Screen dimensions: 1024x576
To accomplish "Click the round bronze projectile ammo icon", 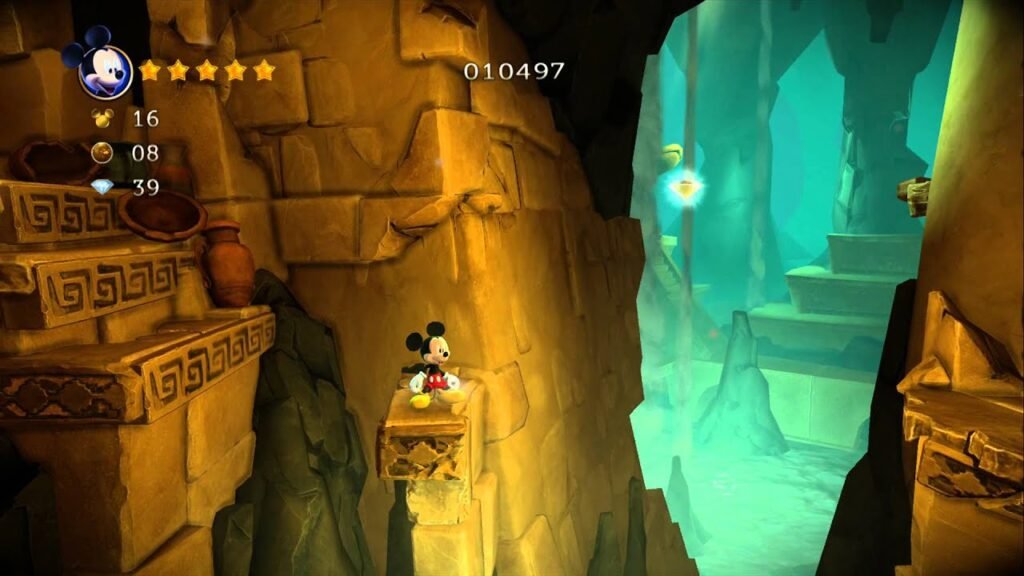I will pyautogui.click(x=103, y=153).
